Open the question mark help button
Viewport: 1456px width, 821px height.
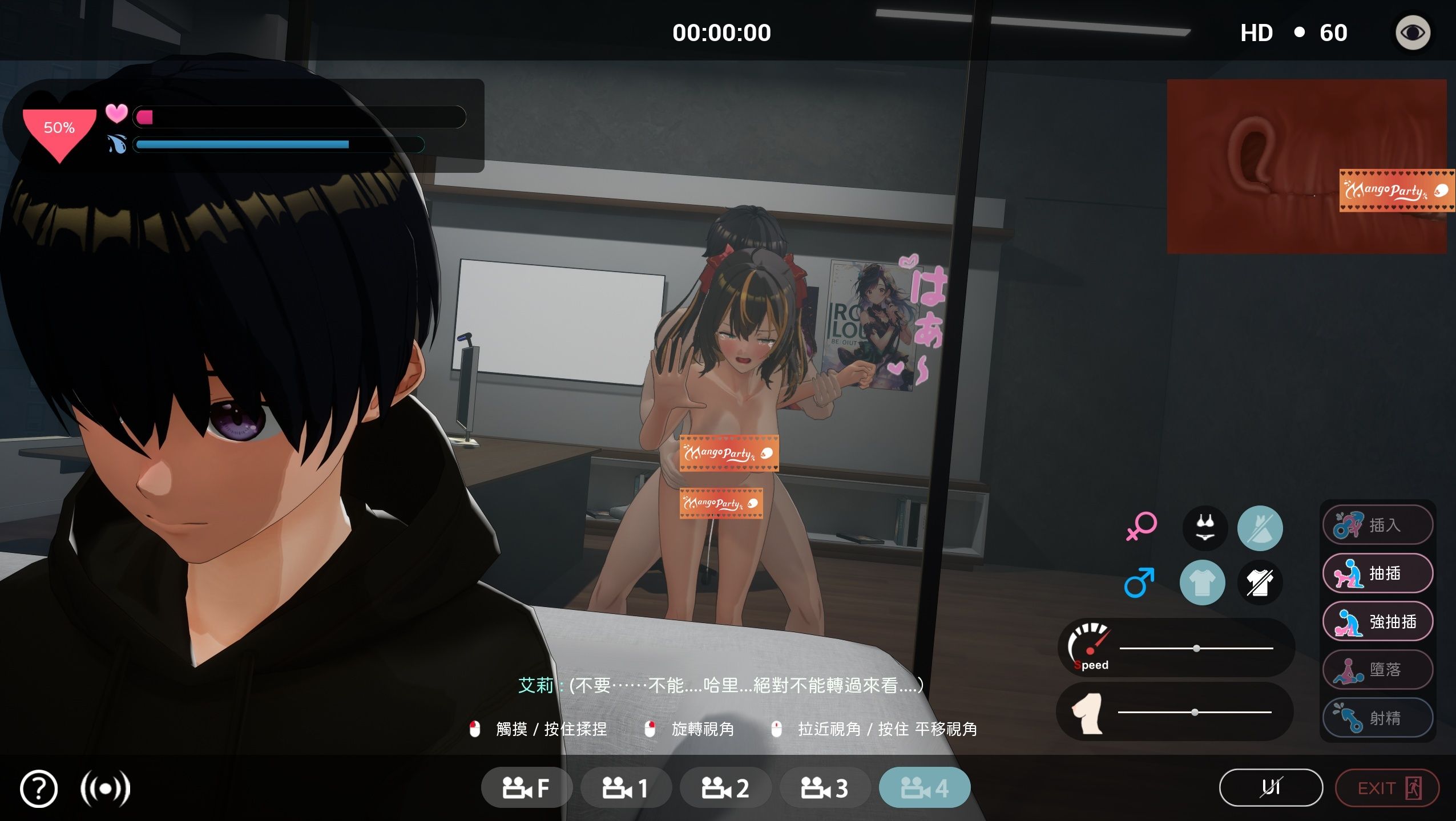(x=39, y=789)
